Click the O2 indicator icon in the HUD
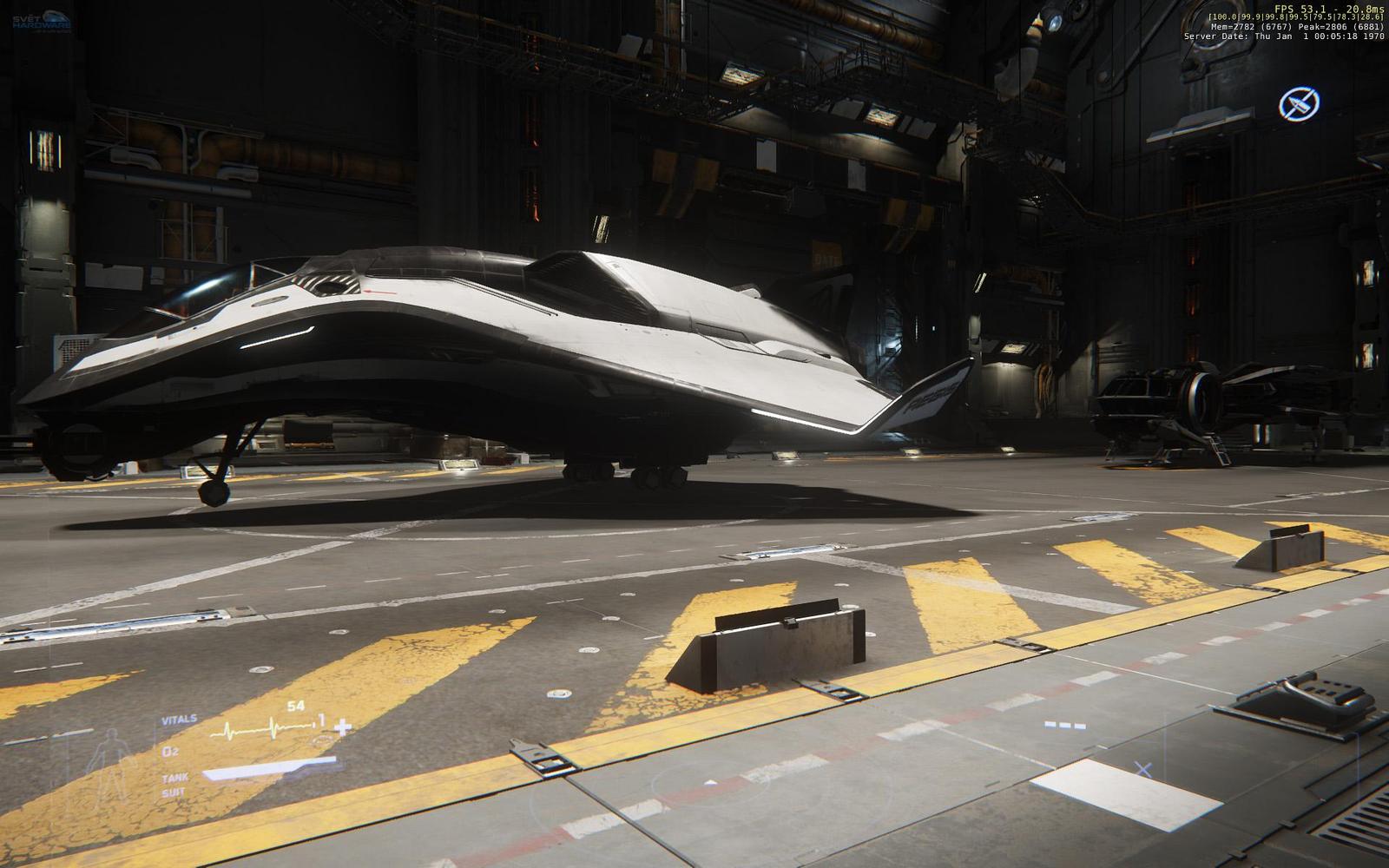 pos(170,752)
